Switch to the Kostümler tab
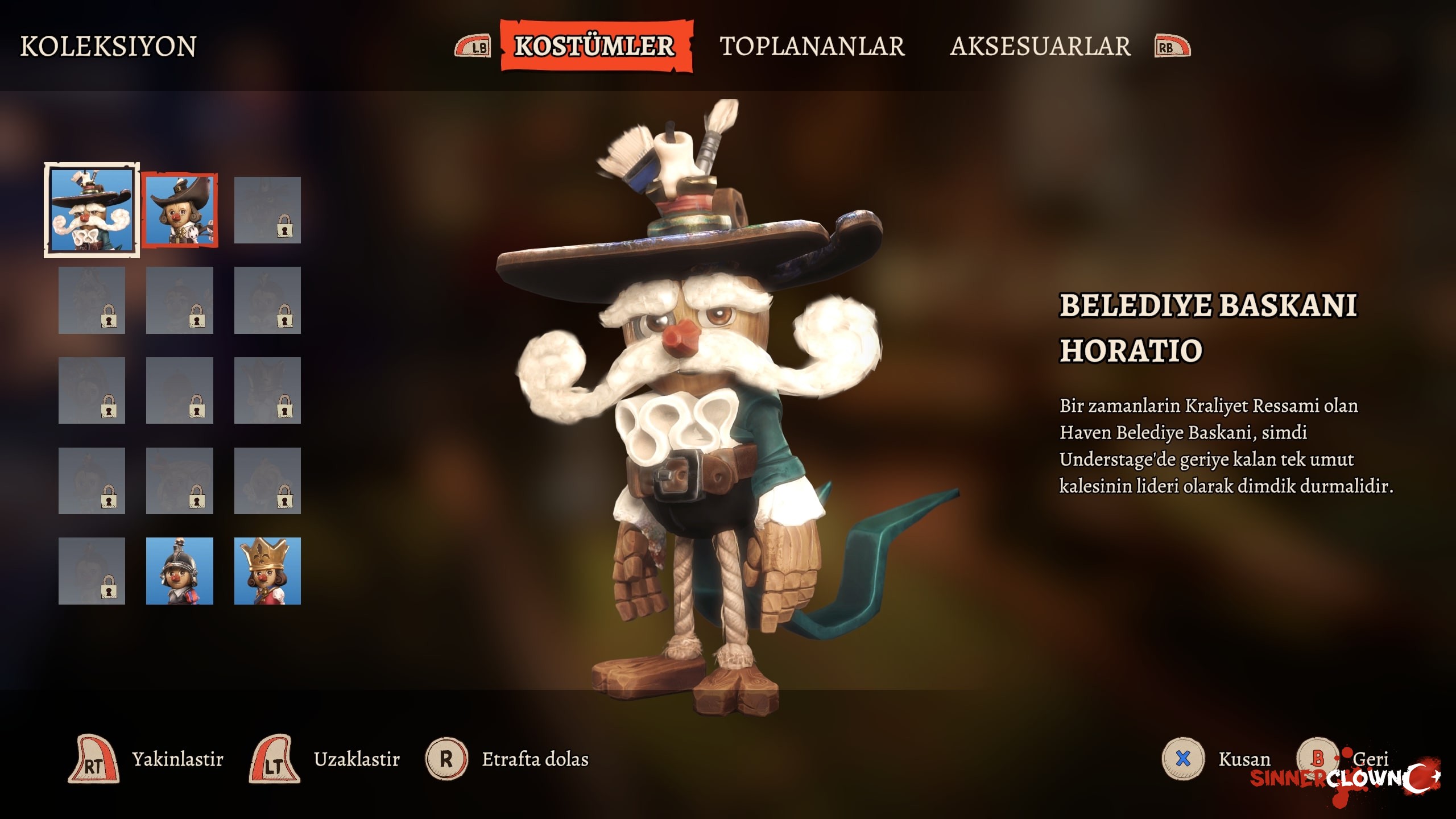This screenshot has width=1456, height=819. (x=595, y=46)
